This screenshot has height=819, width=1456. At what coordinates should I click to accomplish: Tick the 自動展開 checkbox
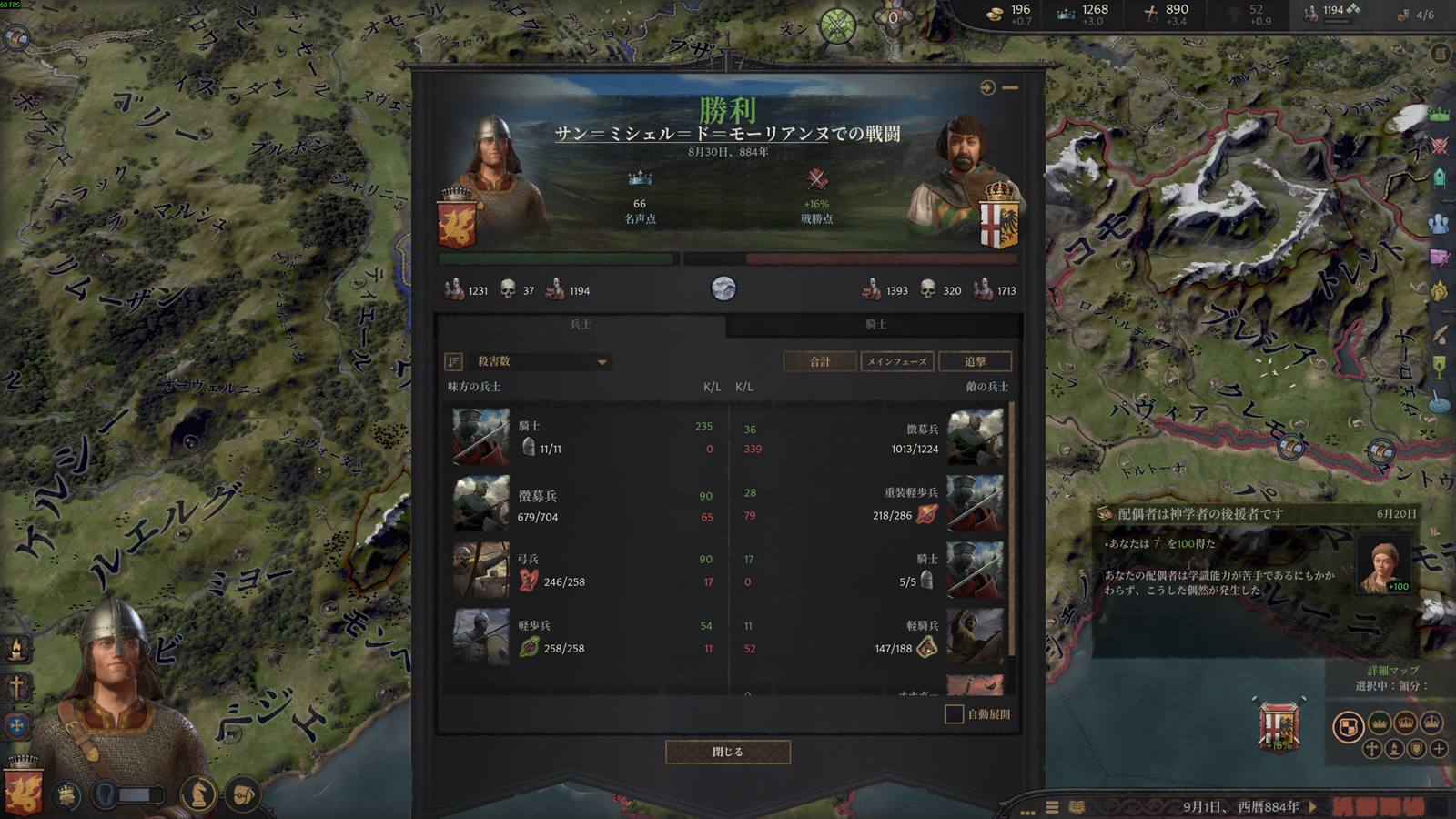[954, 714]
